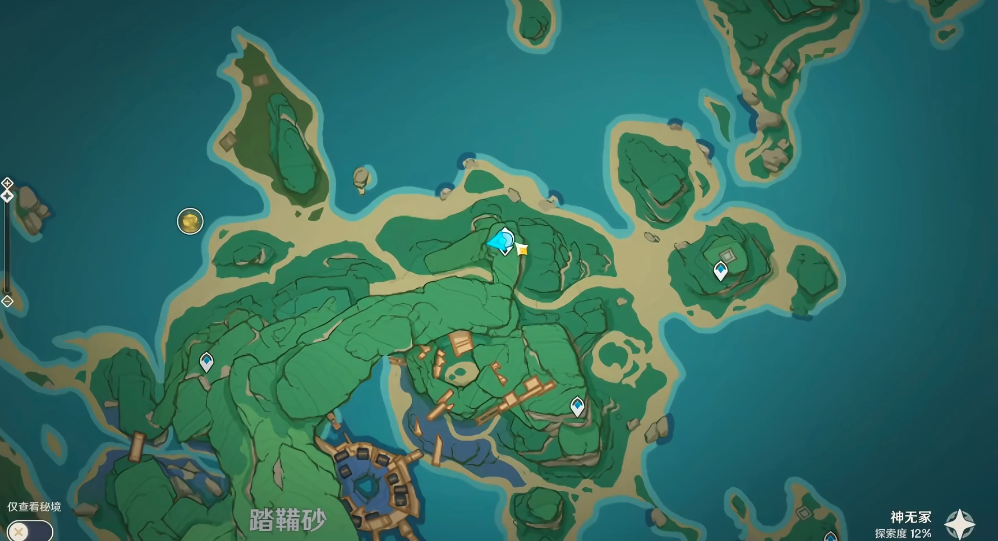This screenshot has width=998, height=541.
Task: Select the teleport waypoint on the northeast islet
Action: tap(721, 270)
